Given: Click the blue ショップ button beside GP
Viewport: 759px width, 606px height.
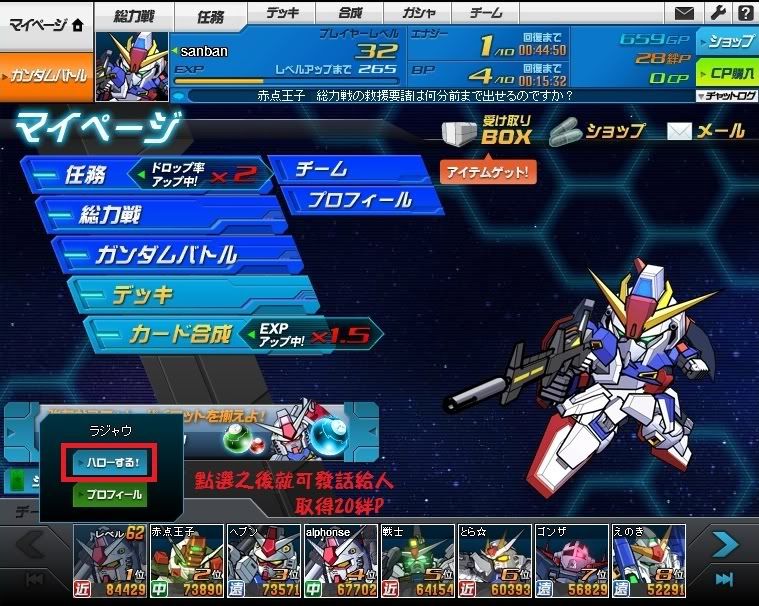Looking at the screenshot, I should point(728,42).
